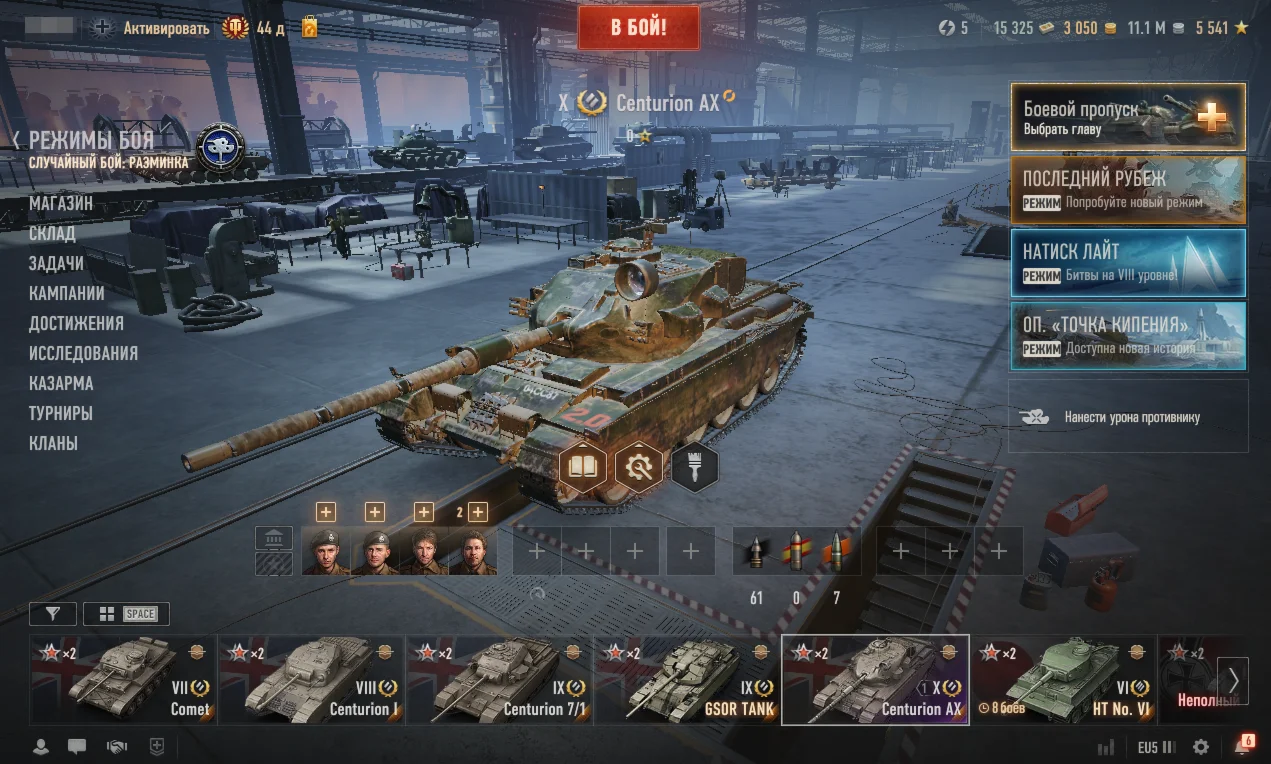Open the Боевой пропуск banner
The width and height of the screenshot is (1271, 764).
click(1127, 116)
